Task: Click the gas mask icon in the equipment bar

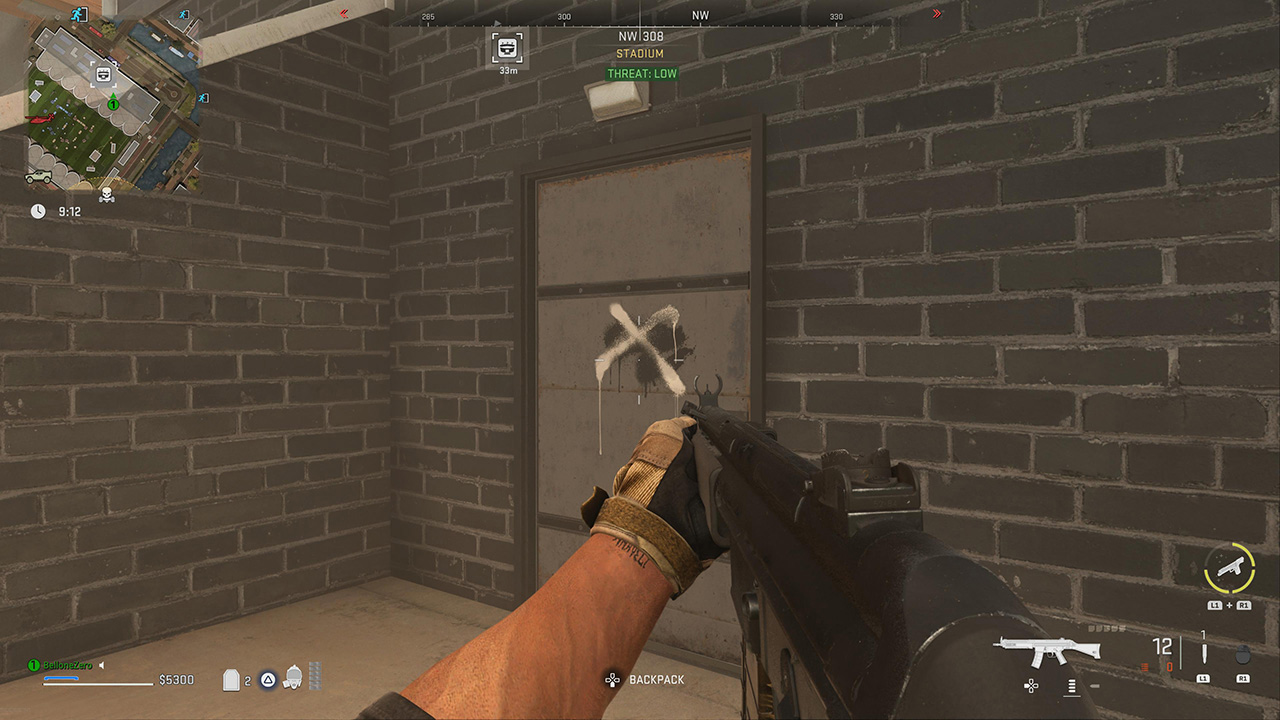Action: click(x=293, y=679)
